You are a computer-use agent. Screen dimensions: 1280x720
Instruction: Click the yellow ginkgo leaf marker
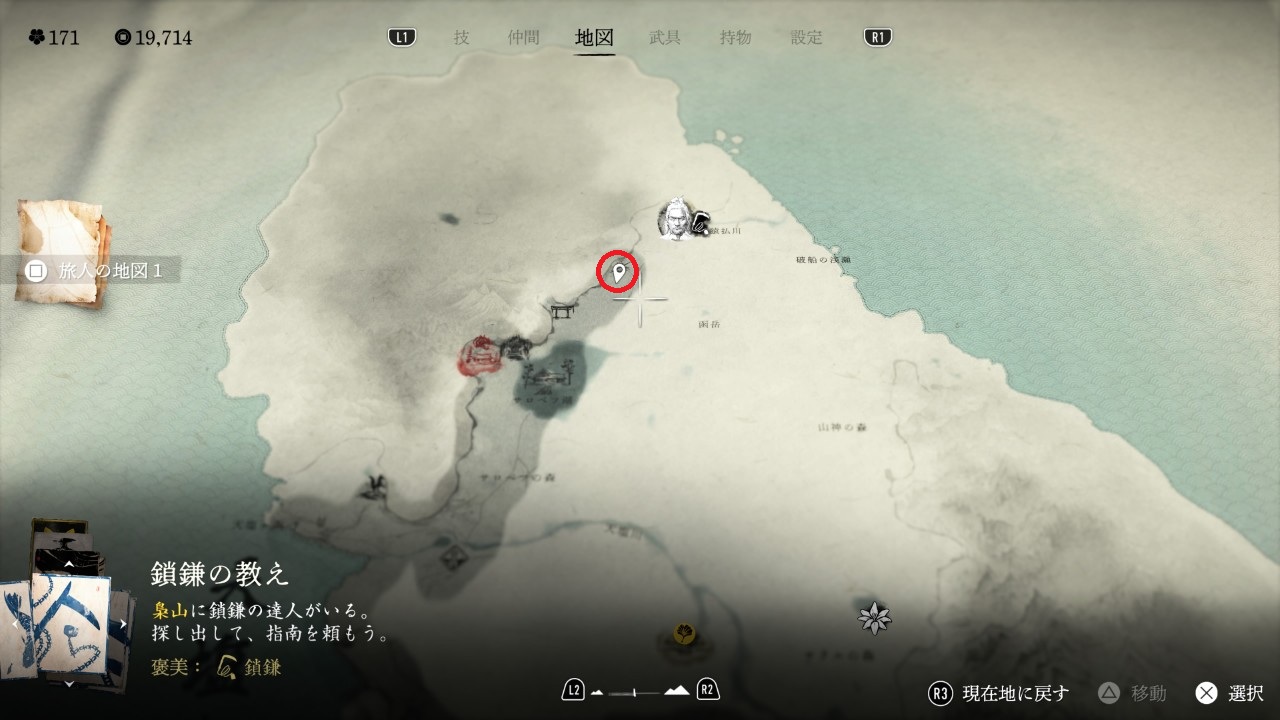[x=685, y=633]
